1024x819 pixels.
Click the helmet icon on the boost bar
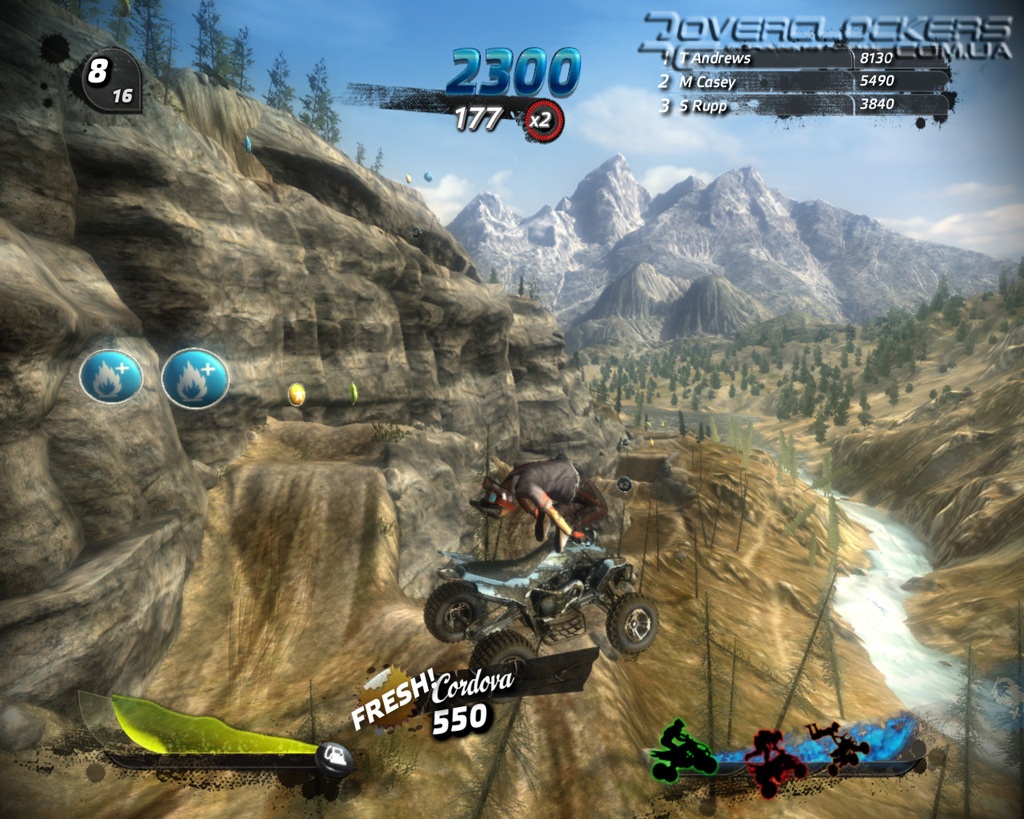click(x=335, y=757)
